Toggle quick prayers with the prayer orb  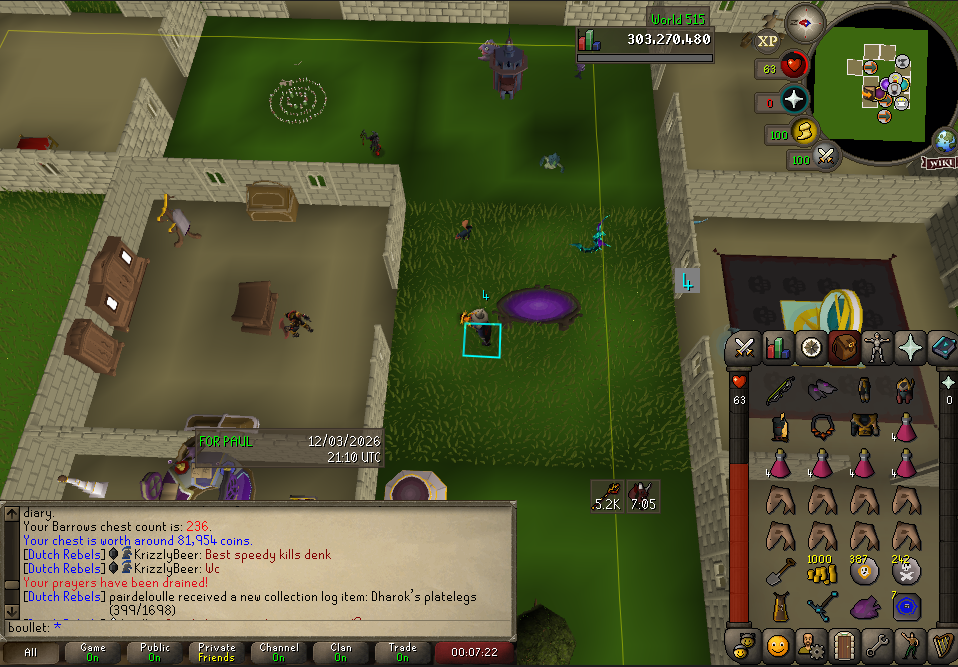(x=794, y=100)
